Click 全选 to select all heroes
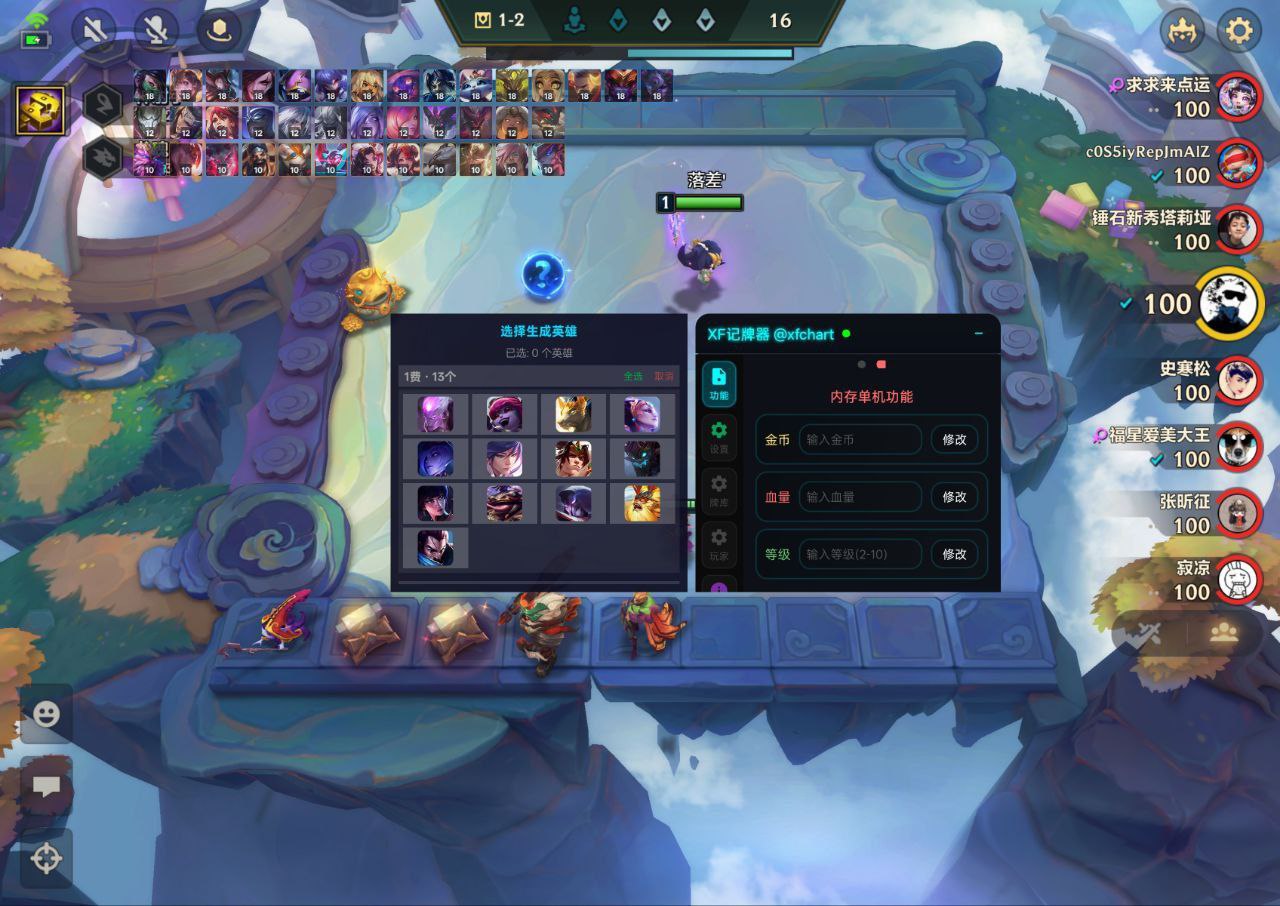The width and height of the screenshot is (1280, 906). pyautogui.click(x=633, y=377)
